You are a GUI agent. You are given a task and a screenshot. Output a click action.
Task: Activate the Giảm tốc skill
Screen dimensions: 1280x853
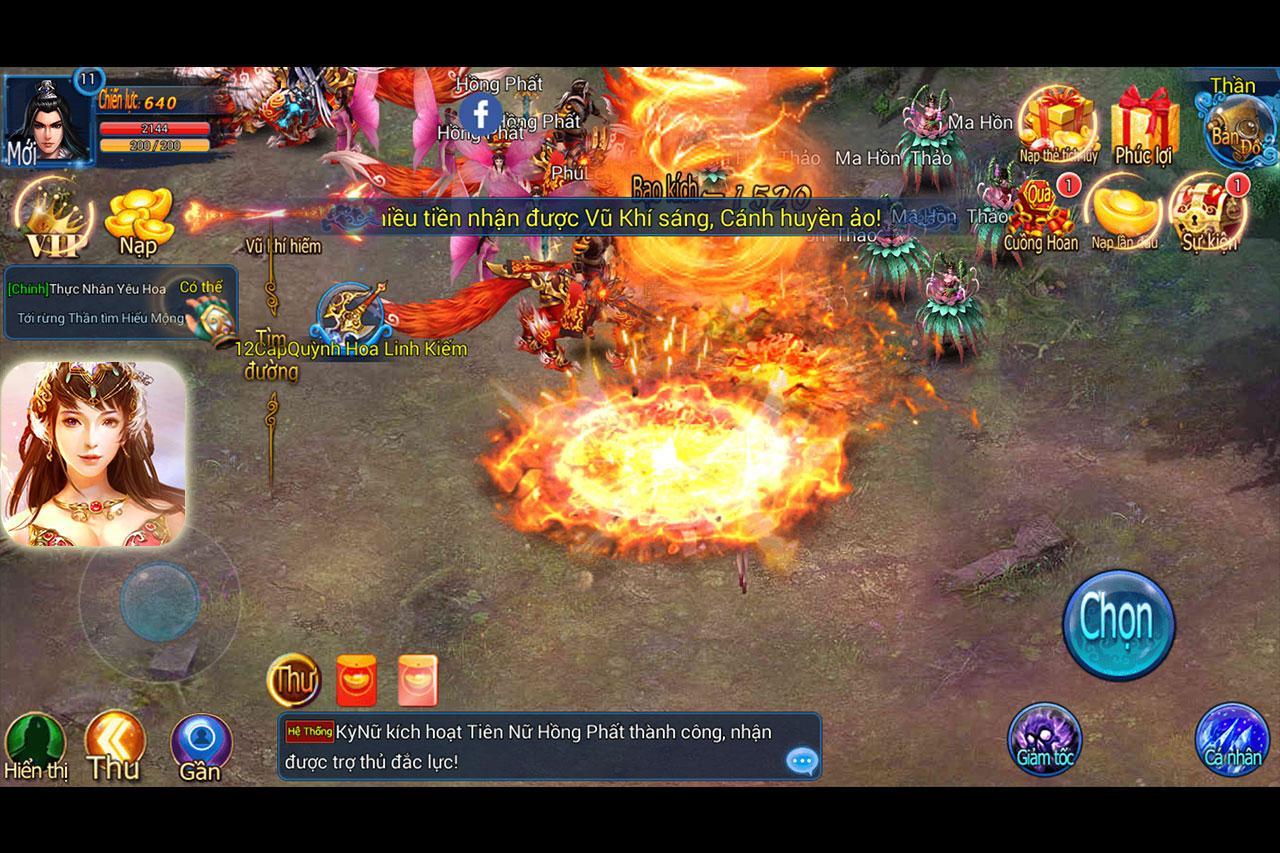[x=1044, y=740]
